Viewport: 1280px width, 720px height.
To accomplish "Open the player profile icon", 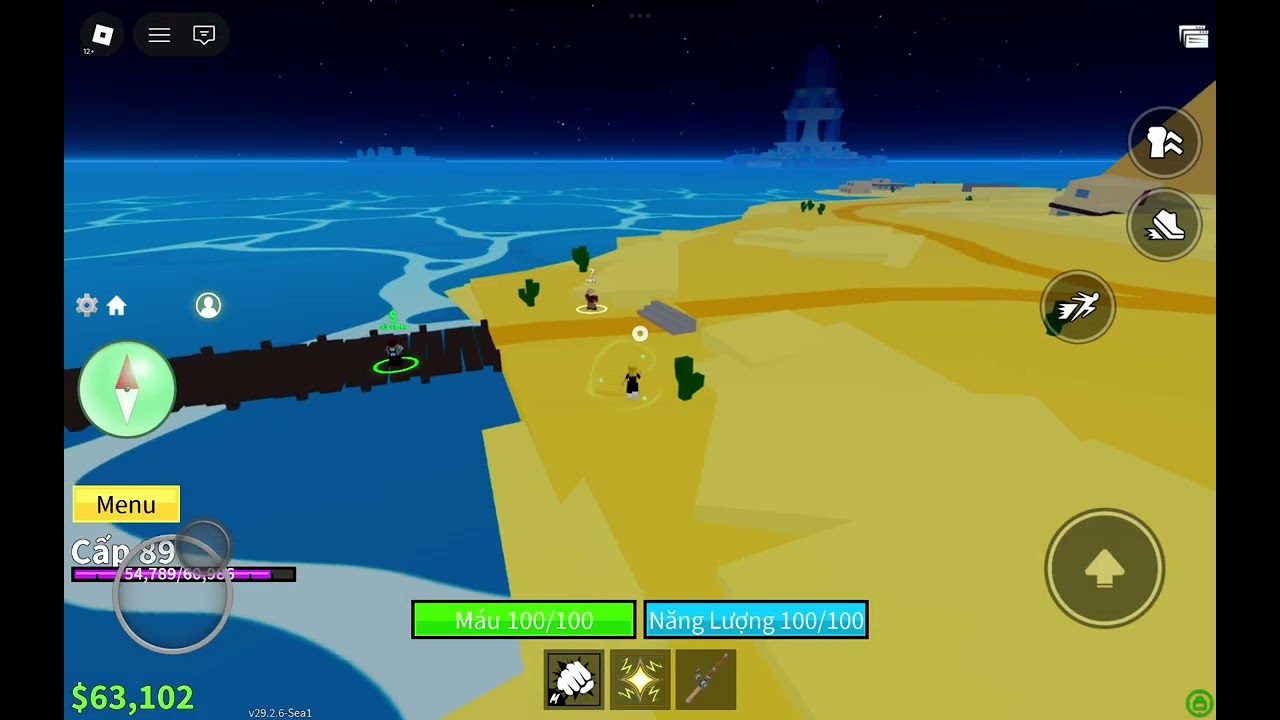I will point(208,305).
